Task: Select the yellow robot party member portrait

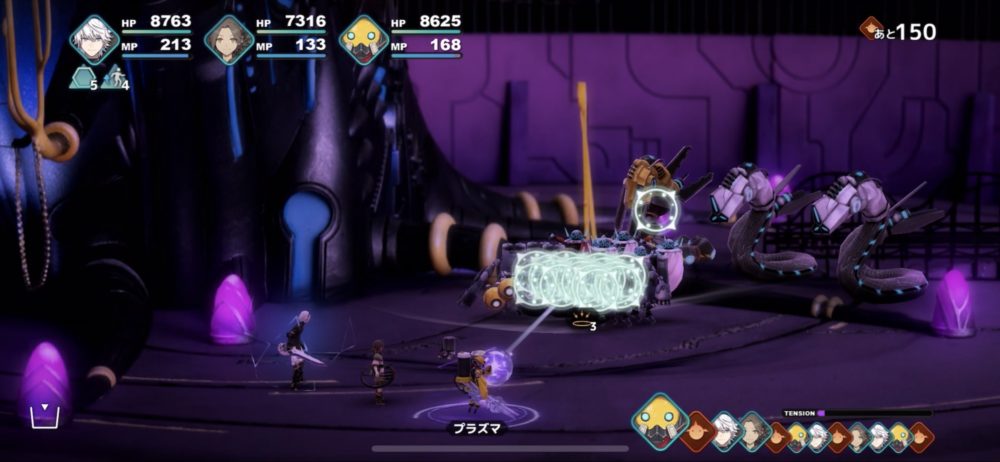Action: (362, 40)
